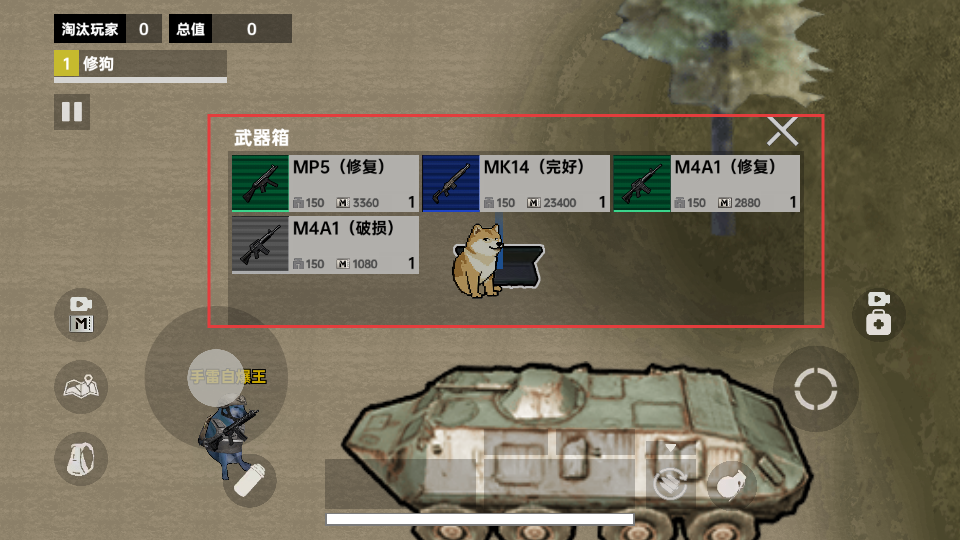The height and width of the screenshot is (540, 960).
Task: Reload the weapon with the ammo icon
Action: pyautogui.click(x=670, y=484)
